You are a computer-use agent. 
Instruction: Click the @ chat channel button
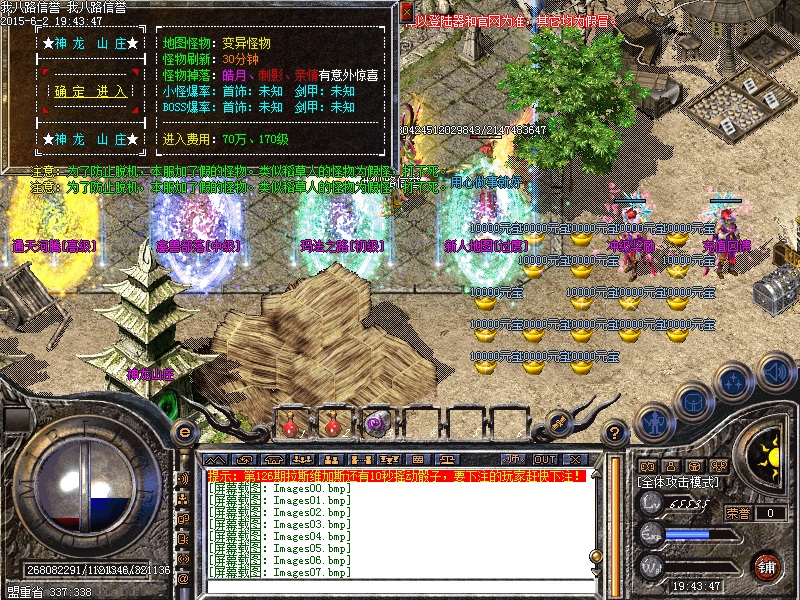183,578
